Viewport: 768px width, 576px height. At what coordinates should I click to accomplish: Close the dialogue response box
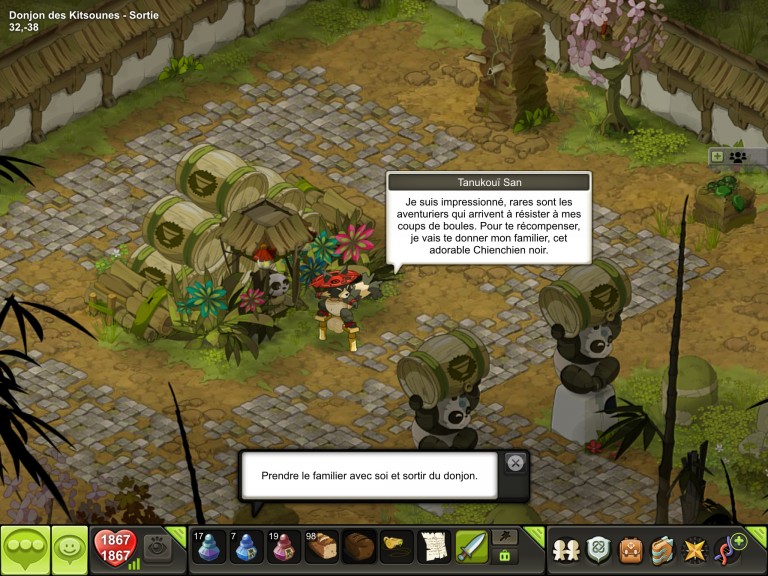tap(515, 462)
